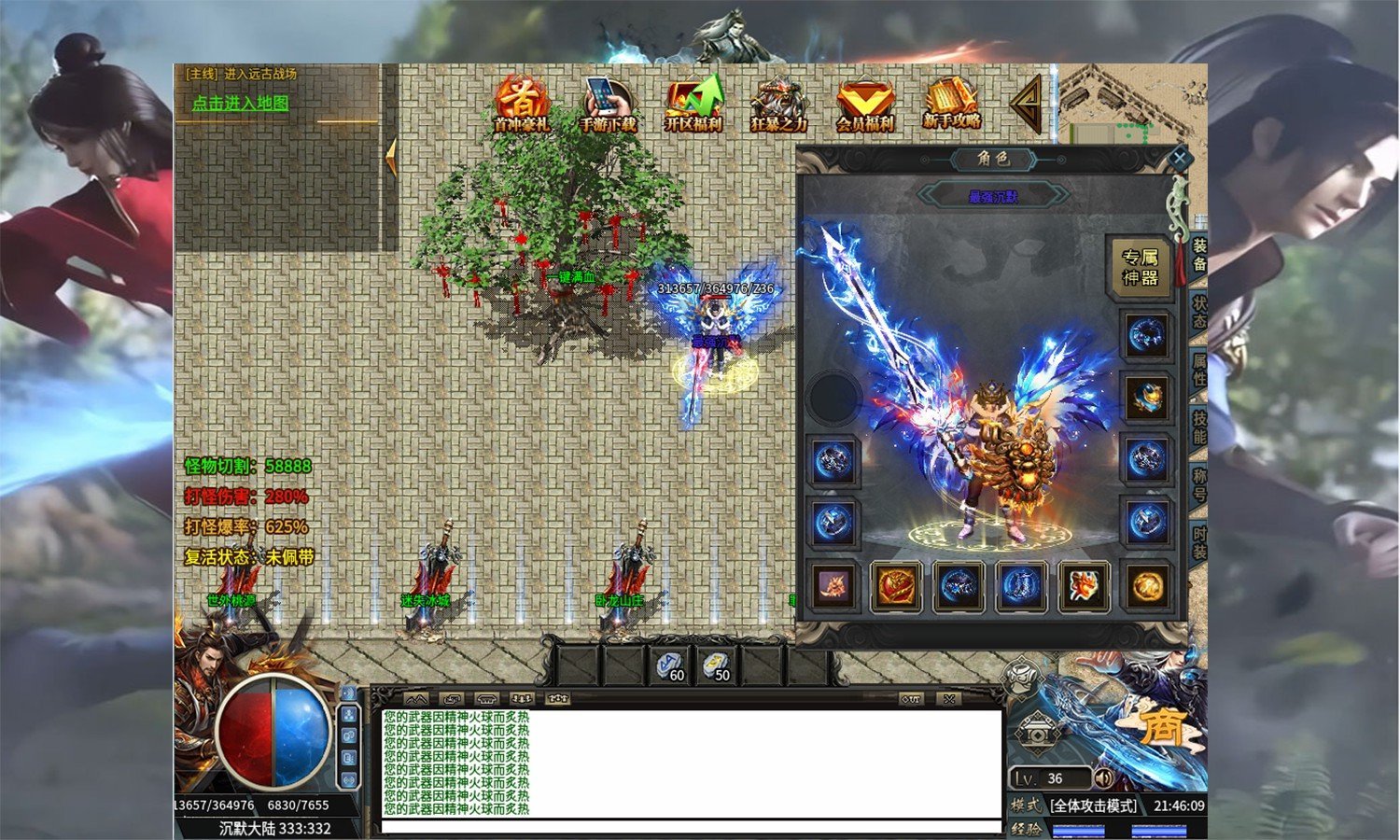
Task: Switch to the 称号 titles tab
Action: click(1199, 485)
